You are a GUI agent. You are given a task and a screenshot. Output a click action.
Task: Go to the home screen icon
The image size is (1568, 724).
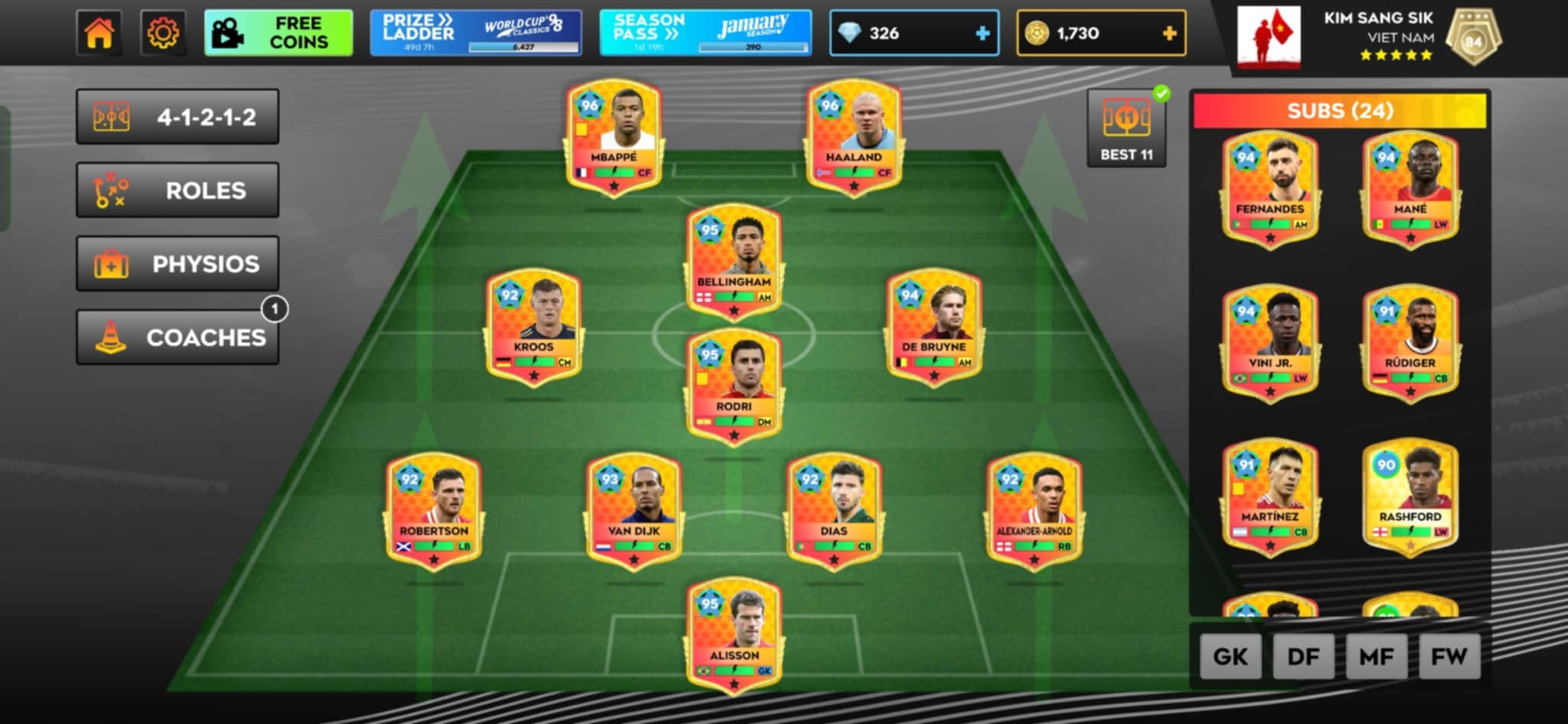click(99, 33)
